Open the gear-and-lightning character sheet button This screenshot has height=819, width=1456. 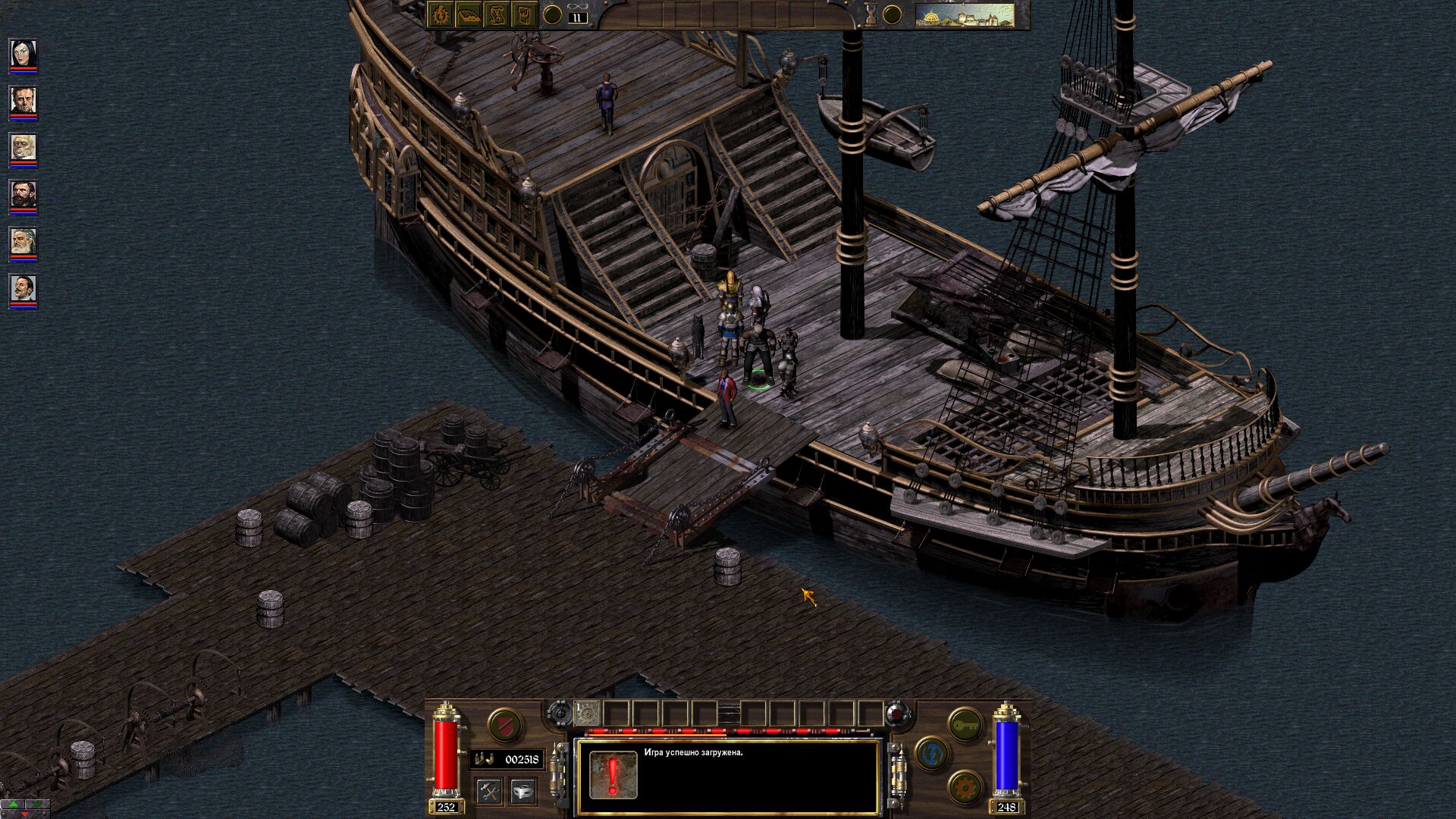[x=441, y=14]
